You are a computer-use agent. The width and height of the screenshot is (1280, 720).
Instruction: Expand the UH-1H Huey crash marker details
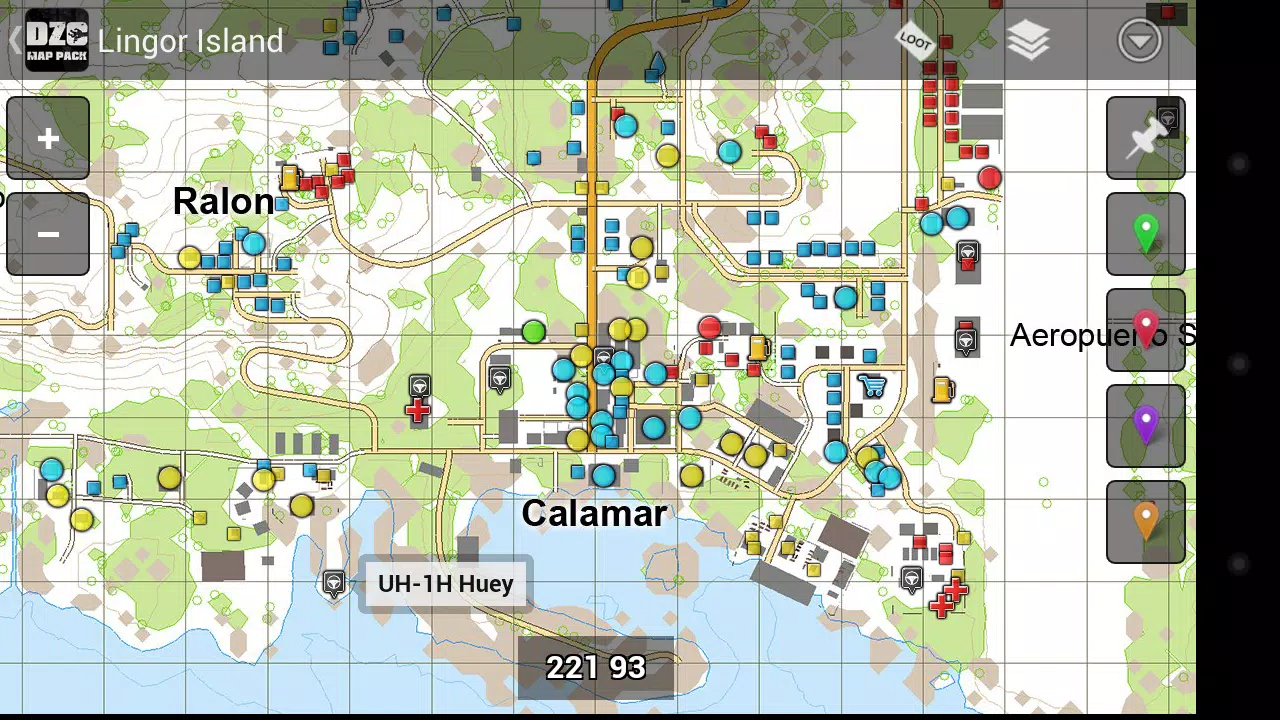(445, 583)
